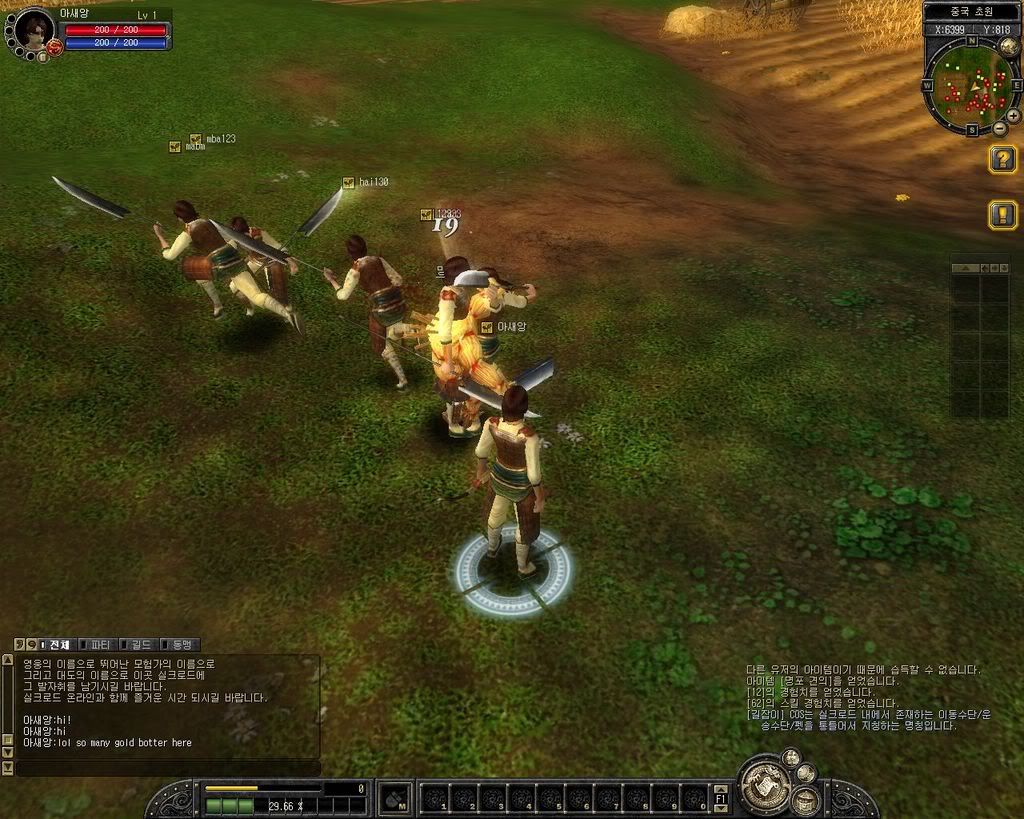The width and height of the screenshot is (1024, 819).
Task: Click the 아새앙 player name tag
Action: tap(510, 326)
